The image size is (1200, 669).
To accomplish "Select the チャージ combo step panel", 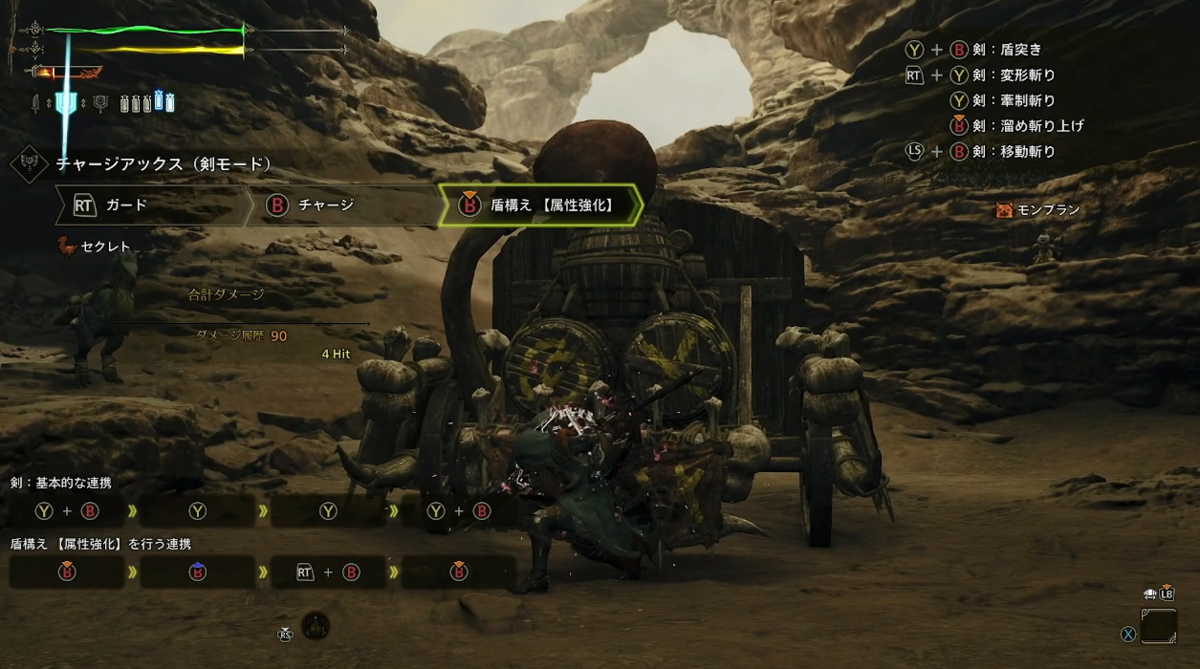I will tap(340, 205).
